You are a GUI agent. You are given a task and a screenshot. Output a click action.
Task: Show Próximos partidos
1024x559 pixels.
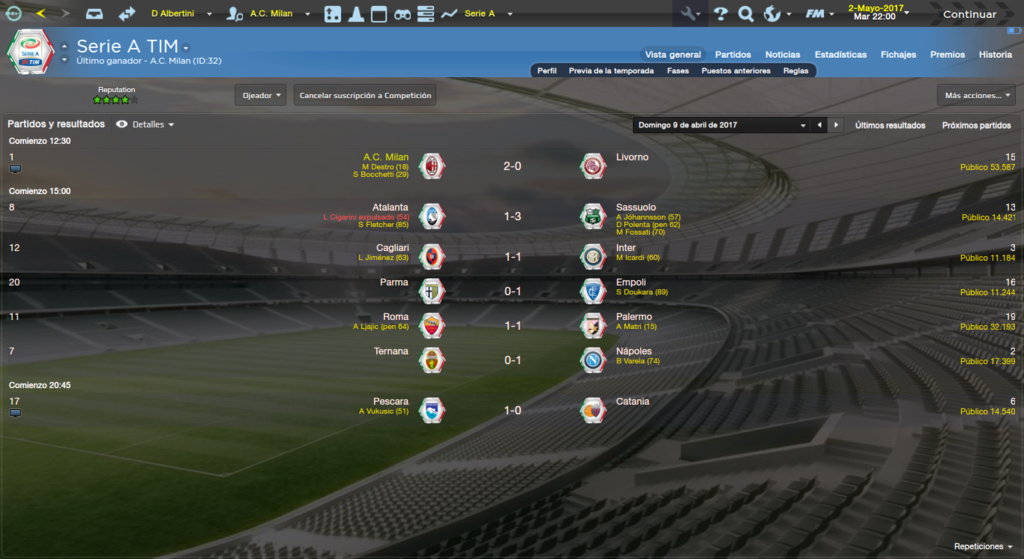(976, 125)
